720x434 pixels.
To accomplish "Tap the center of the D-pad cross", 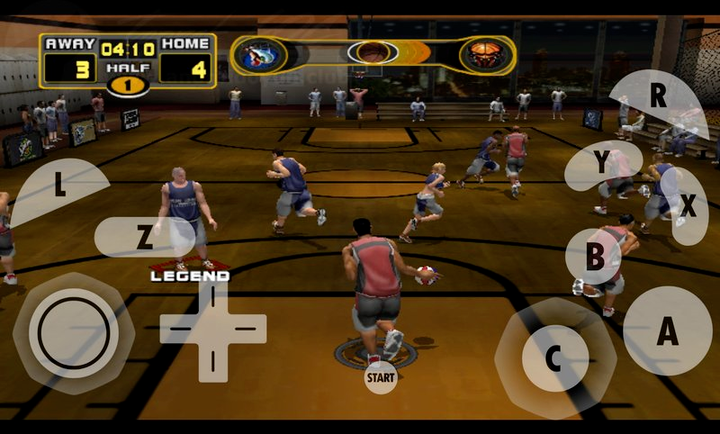I will 213,329.
